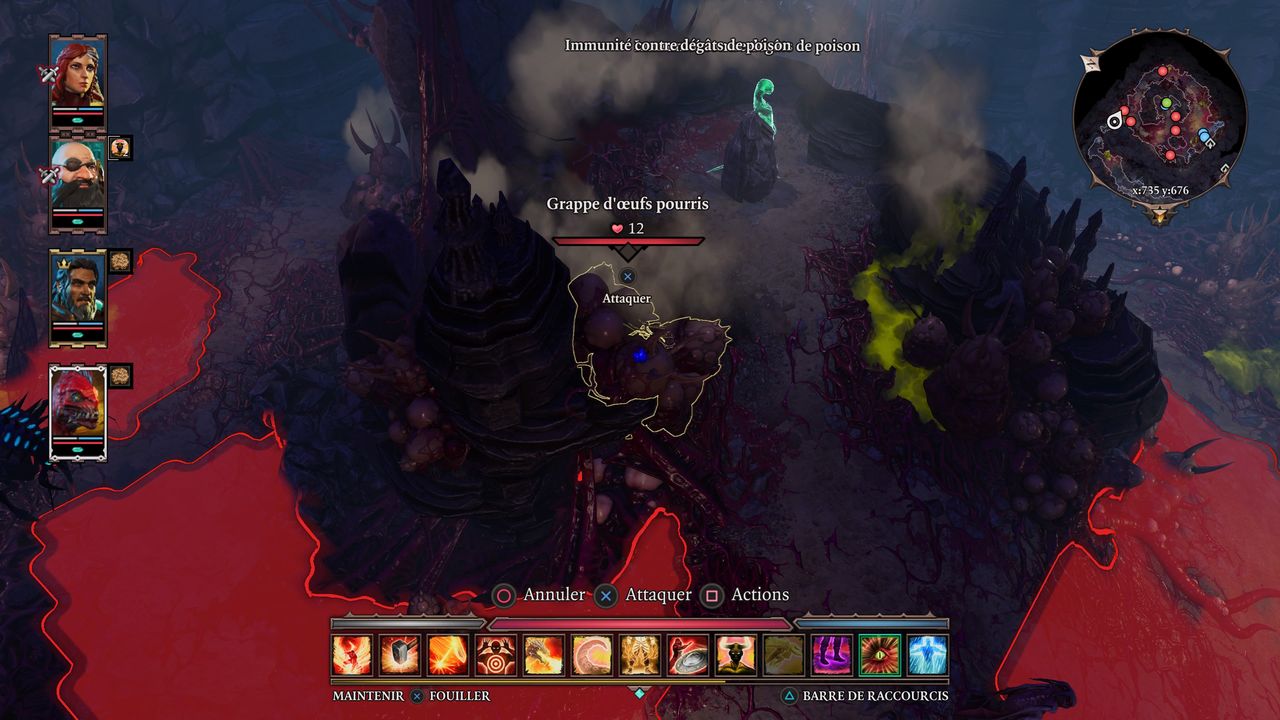
Task: Use the shield throw skill
Action: click(x=688, y=655)
